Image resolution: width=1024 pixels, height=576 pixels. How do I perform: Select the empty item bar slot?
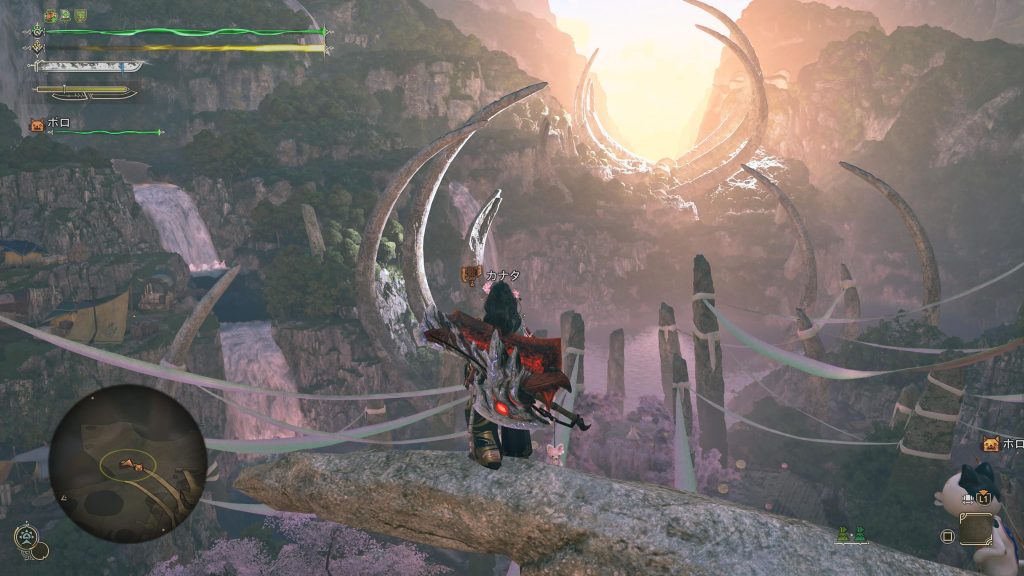coord(975,529)
